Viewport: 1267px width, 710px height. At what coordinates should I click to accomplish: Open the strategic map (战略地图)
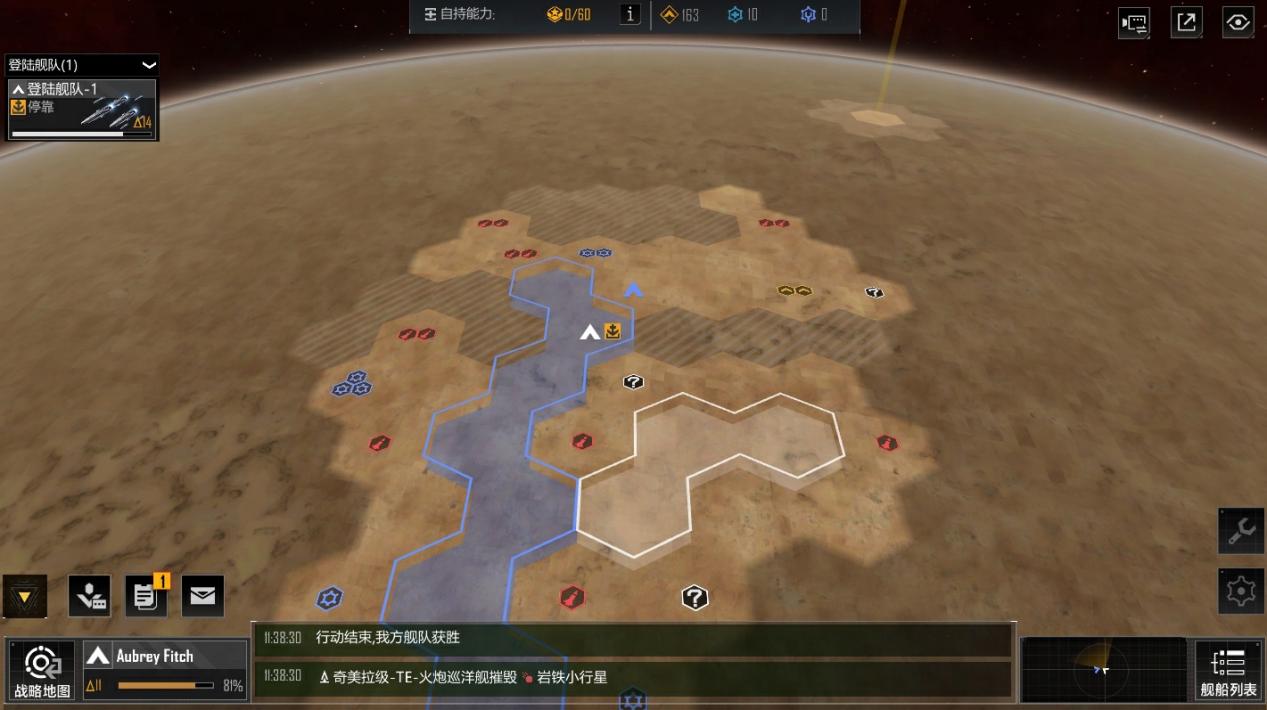[42, 669]
